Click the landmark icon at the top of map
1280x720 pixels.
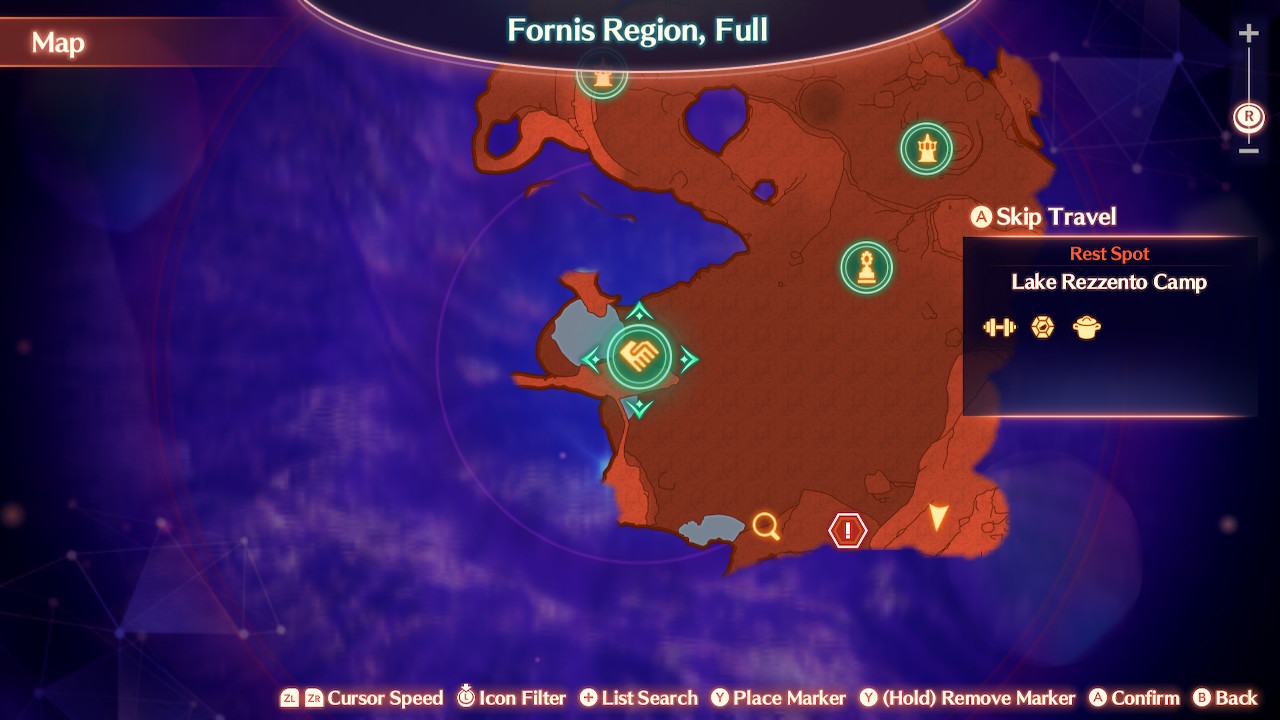pyautogui.click(x=601, y=75)
